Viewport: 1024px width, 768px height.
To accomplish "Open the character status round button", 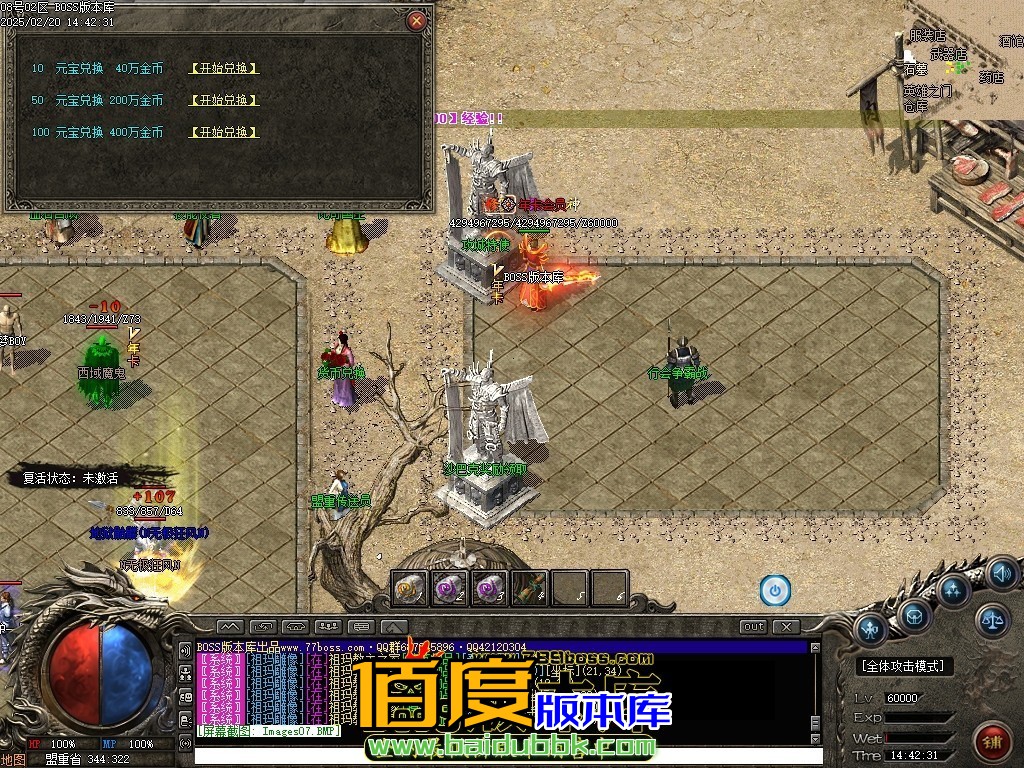I will (x=871, y=628).
